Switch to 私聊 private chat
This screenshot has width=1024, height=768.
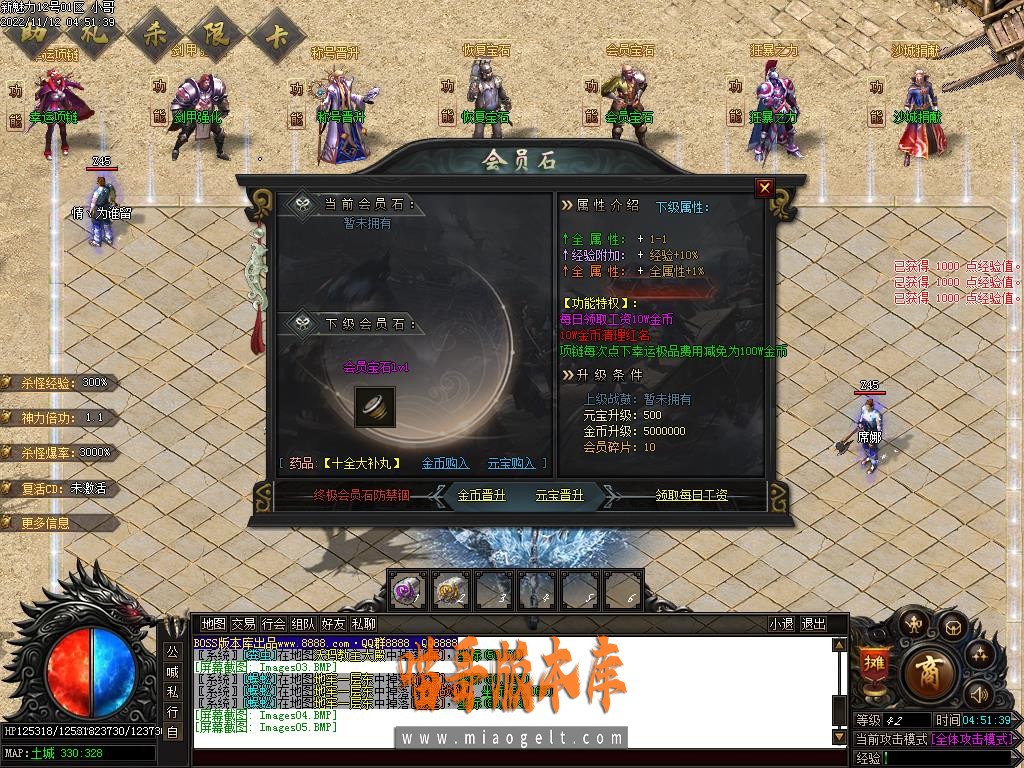363,624
